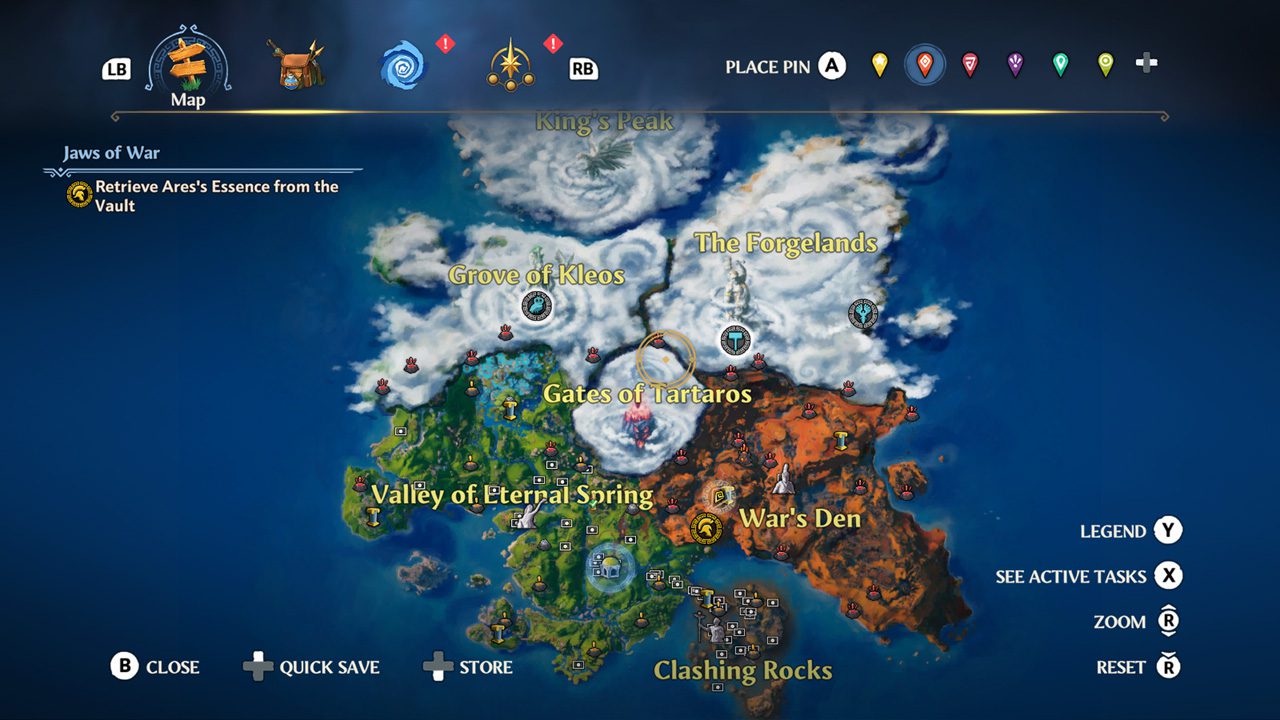Click the fist marker in Grove of Kleos

coord(537,306)
